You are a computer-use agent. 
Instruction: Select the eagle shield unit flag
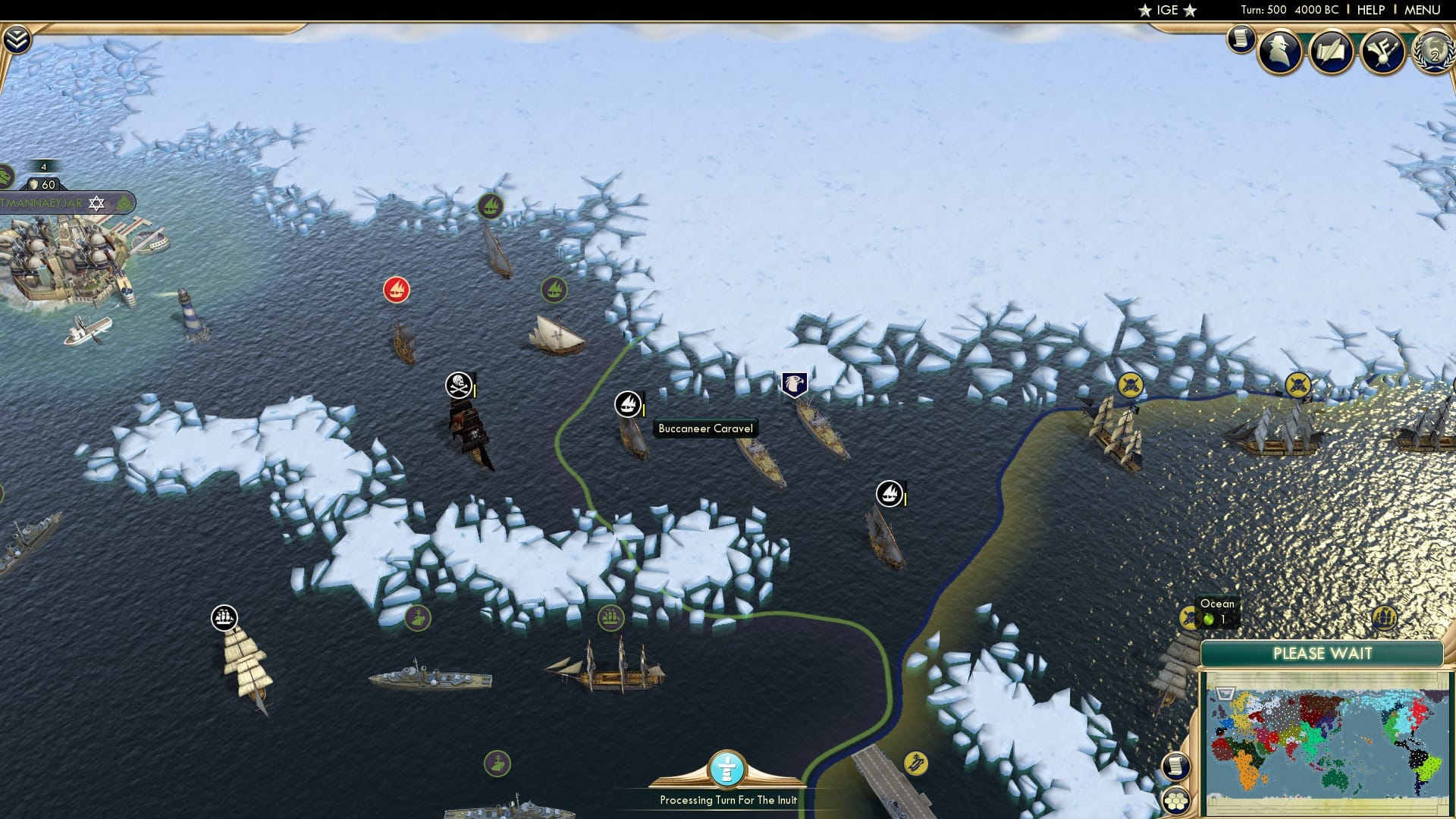point(793,385)
